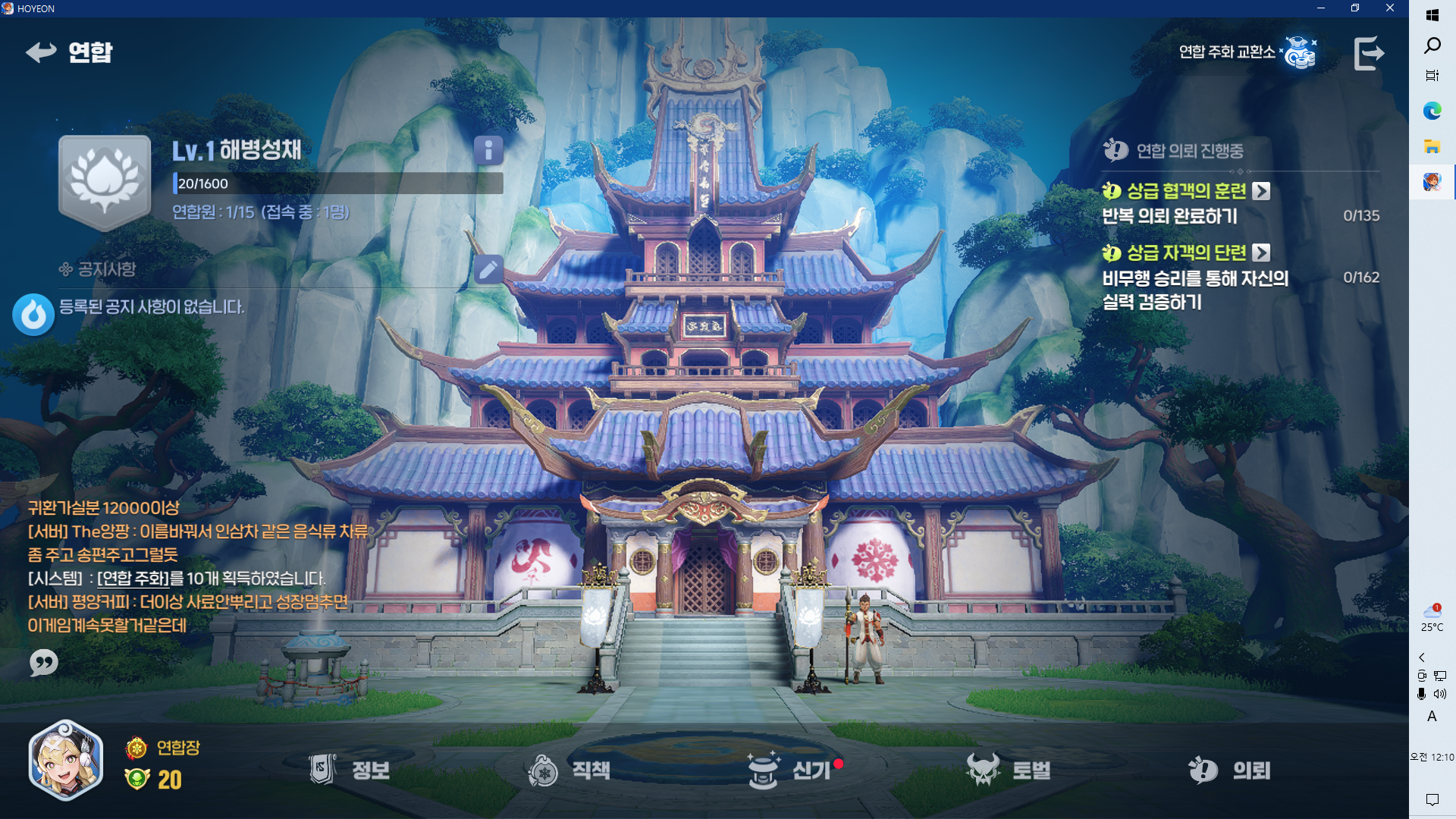1456x819 pixels.
Task: Click the guild lotus emblem
Action: click(105, 182)
